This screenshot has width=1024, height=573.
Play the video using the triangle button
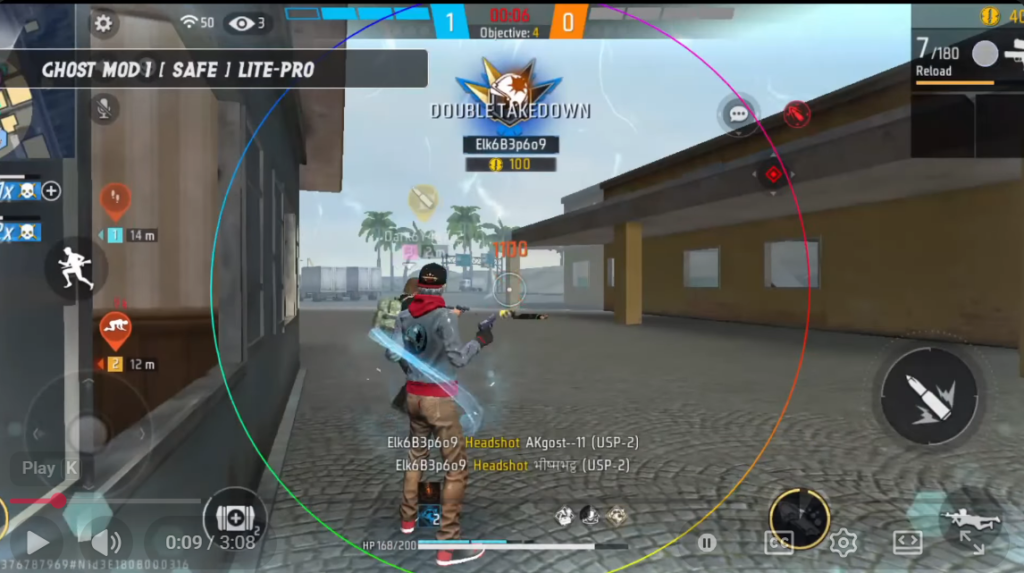pos(37,543)
